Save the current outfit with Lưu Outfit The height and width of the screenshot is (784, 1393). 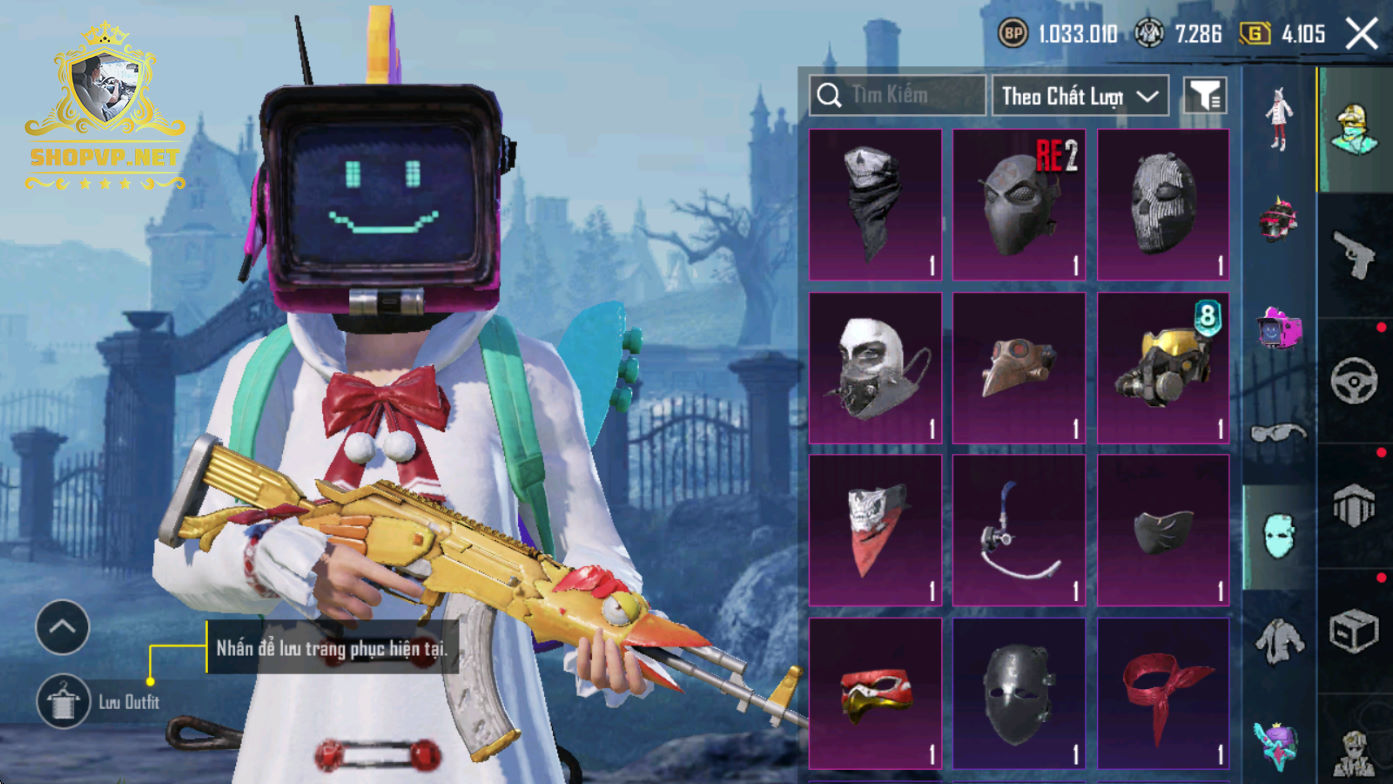[x=64, y=701]
